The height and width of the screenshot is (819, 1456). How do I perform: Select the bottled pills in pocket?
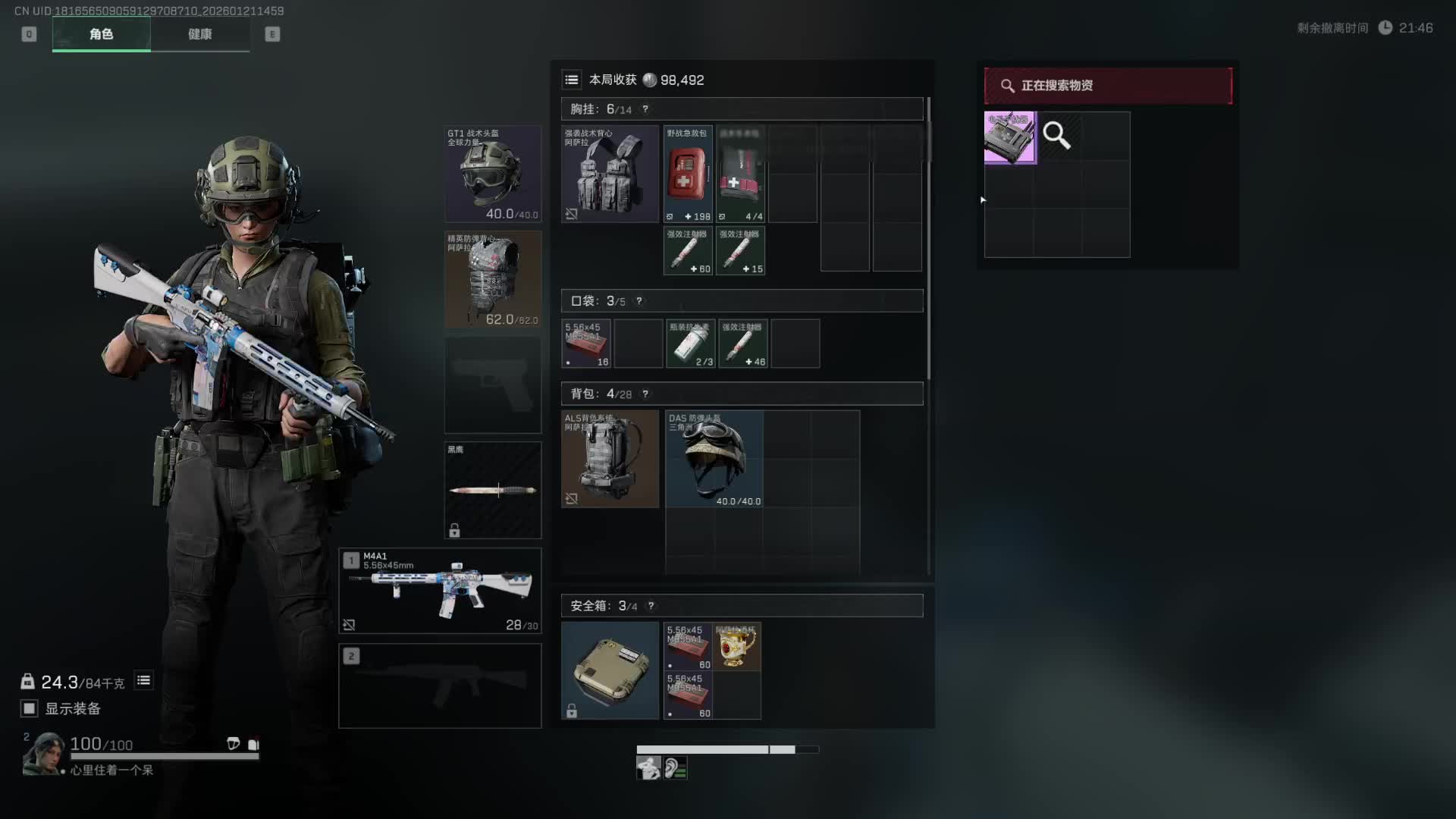[691, 344]
